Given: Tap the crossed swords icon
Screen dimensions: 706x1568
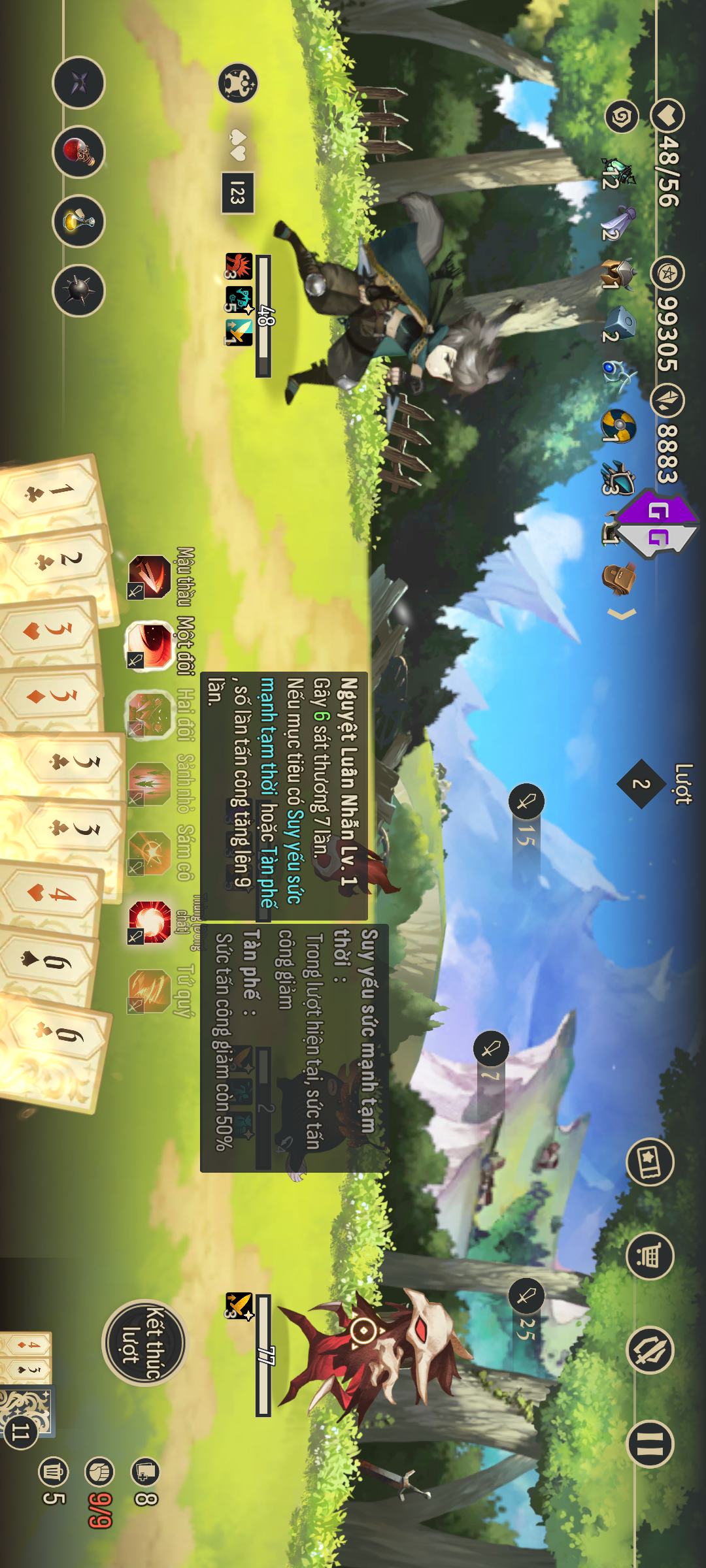Looking at the screenshot, I should click(x=650, y=1350).
